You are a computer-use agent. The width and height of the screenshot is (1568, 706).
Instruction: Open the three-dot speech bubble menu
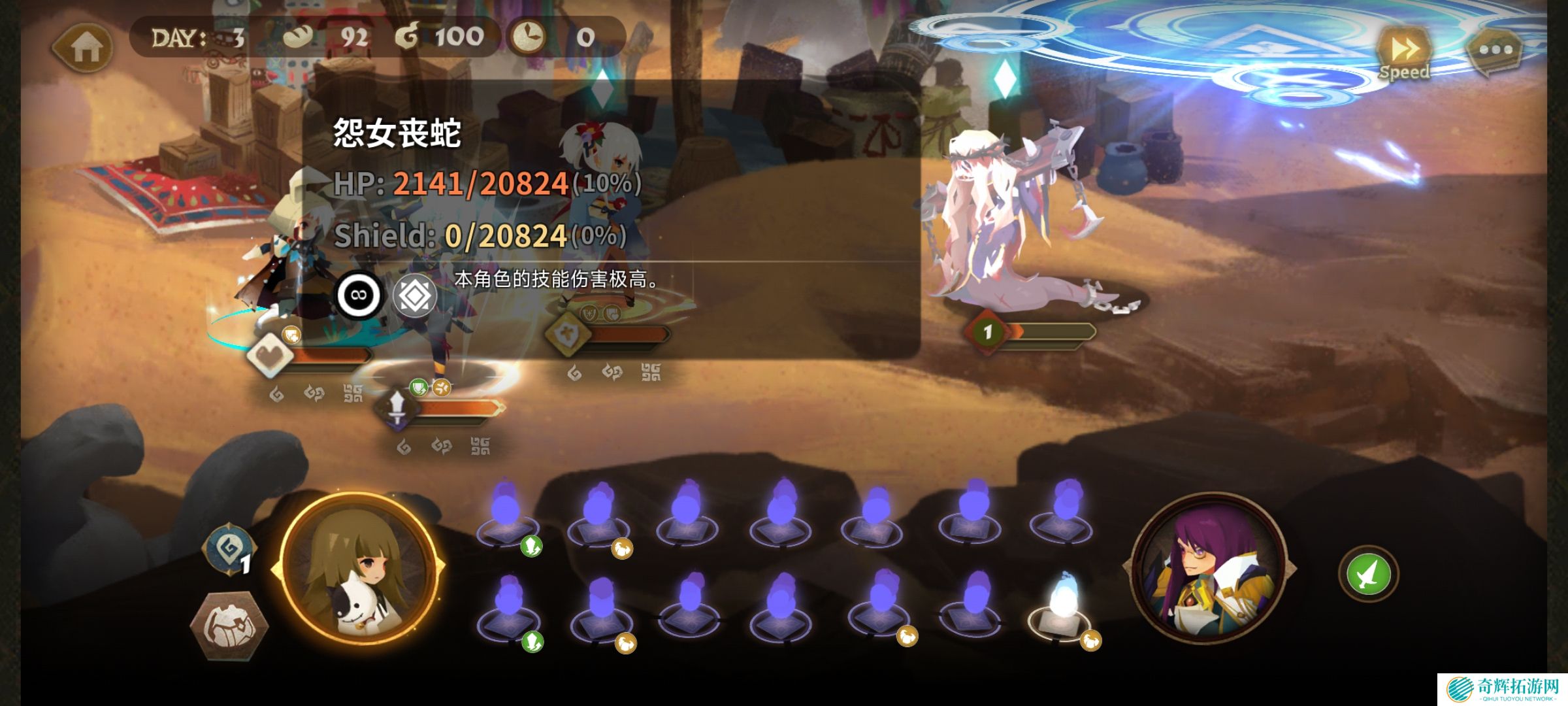pyautogui.click(x=1495, y=50)
